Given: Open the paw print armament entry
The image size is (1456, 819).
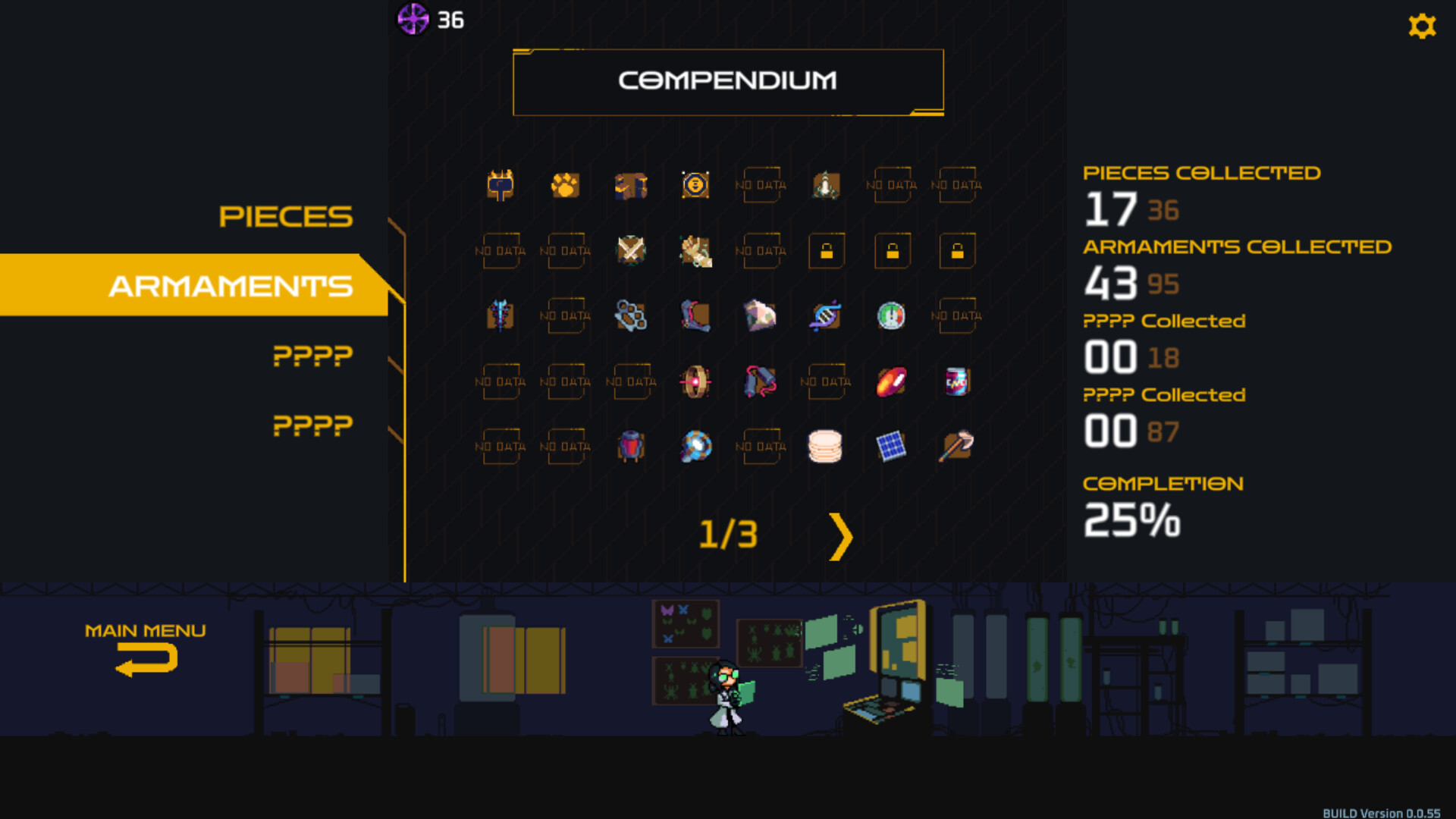Looking at the screenshot, I should 565,184.
